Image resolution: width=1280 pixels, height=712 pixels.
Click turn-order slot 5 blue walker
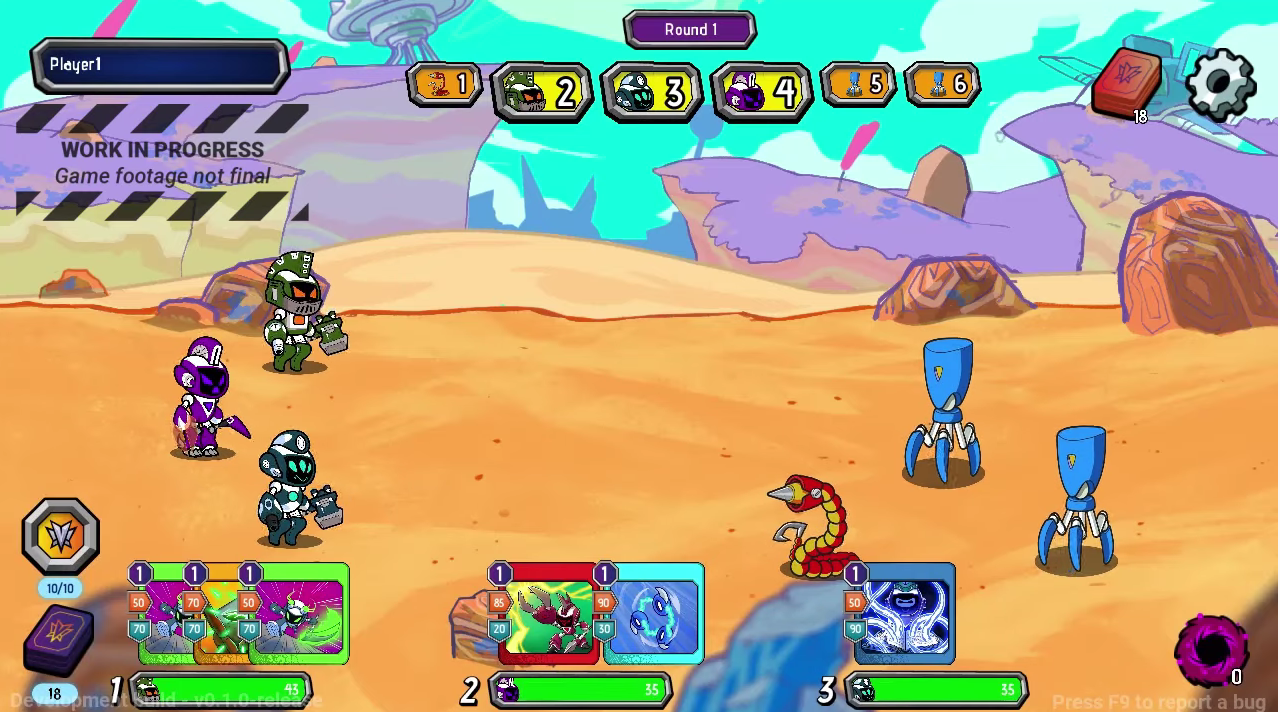pyautogui.click(x=857, y=85)
